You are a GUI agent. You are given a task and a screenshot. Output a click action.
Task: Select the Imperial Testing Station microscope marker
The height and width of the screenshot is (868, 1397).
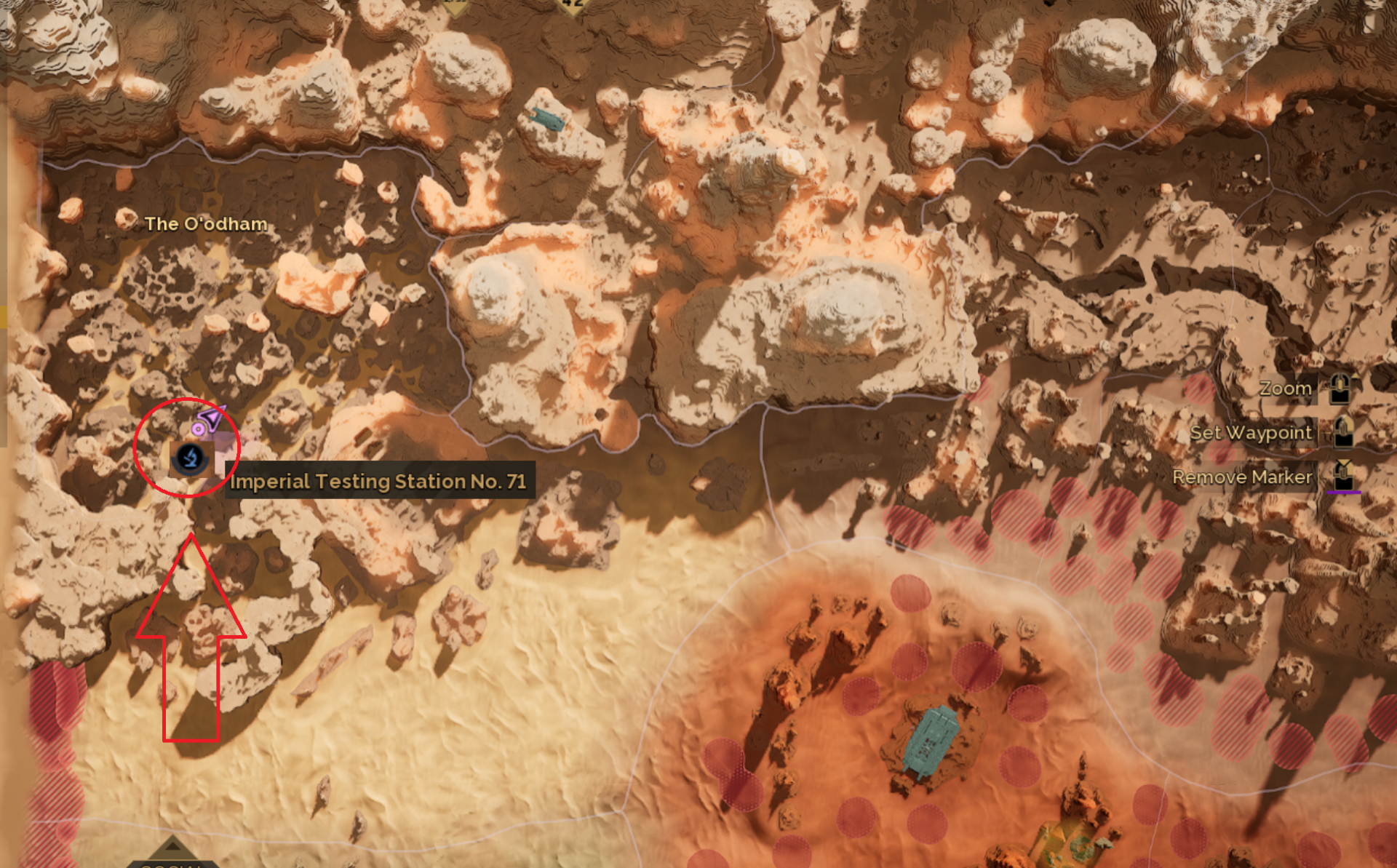pyautogui.click(x=191, y=458)
